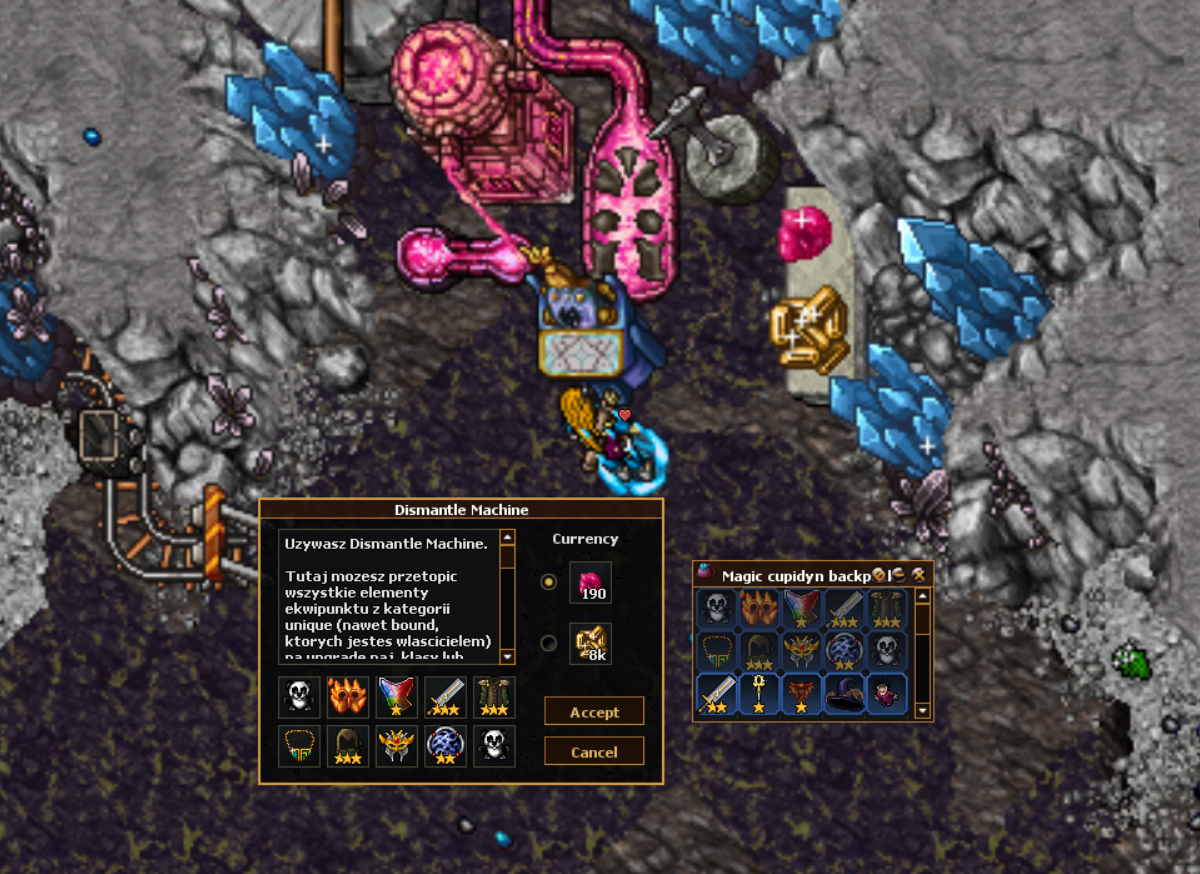The image size is (1200, 874).
Task: Accept the Dismantle Machine dialog
Action: pyautogui.click(x=594, y=712)
